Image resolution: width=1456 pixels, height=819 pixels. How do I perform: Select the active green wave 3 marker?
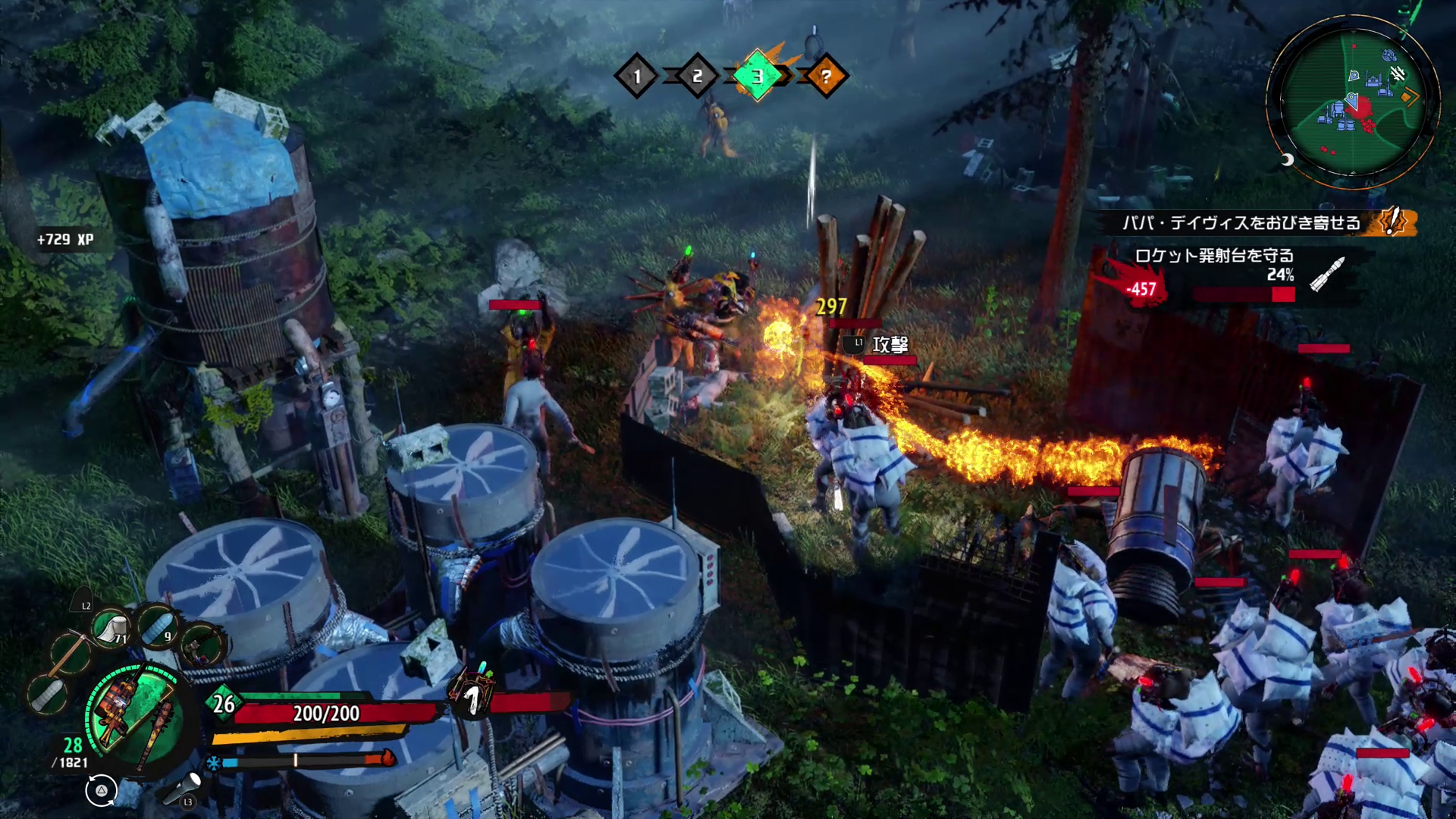(x=757, y=76)
